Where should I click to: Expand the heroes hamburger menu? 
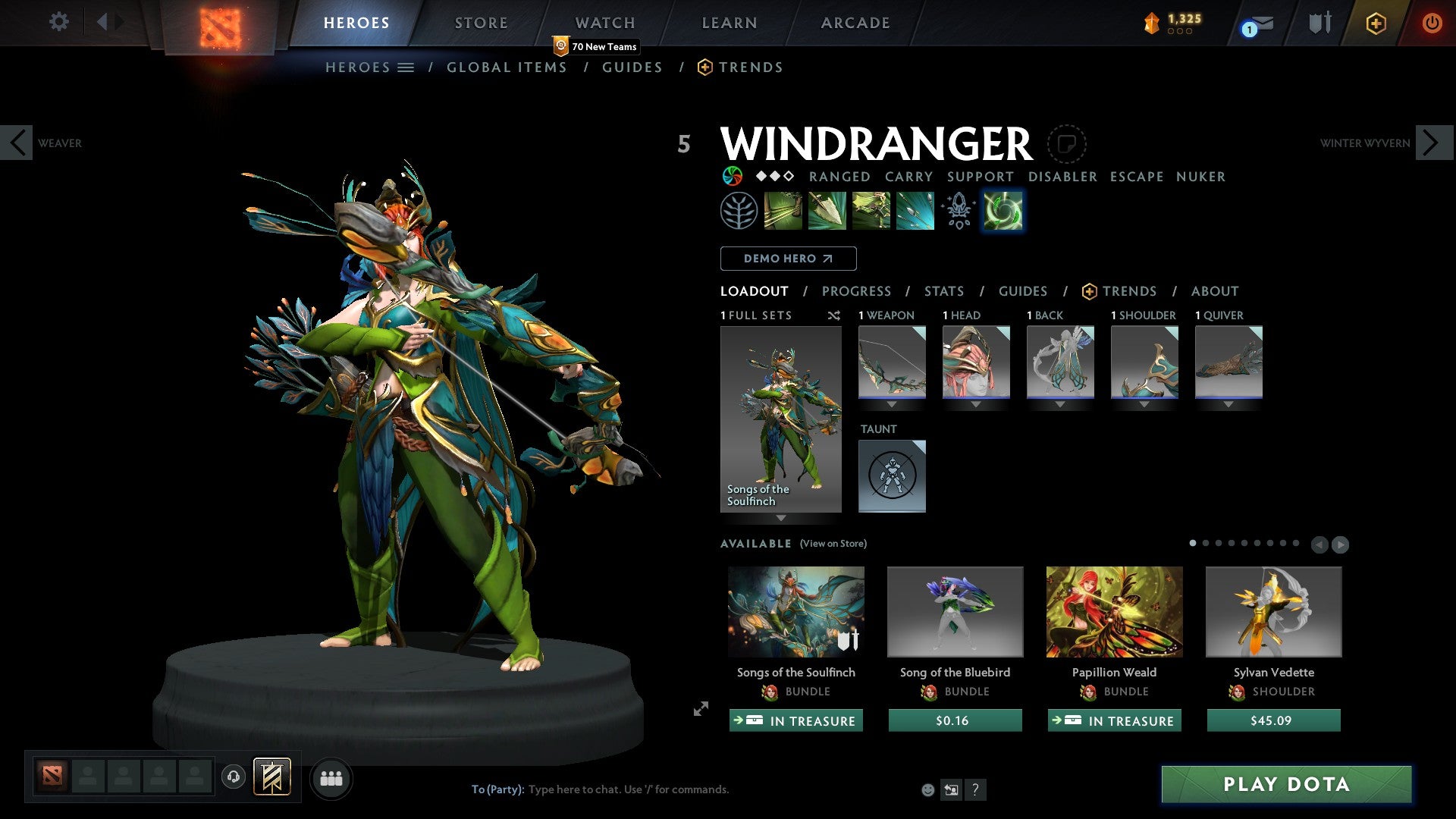(x=405, y=67)
